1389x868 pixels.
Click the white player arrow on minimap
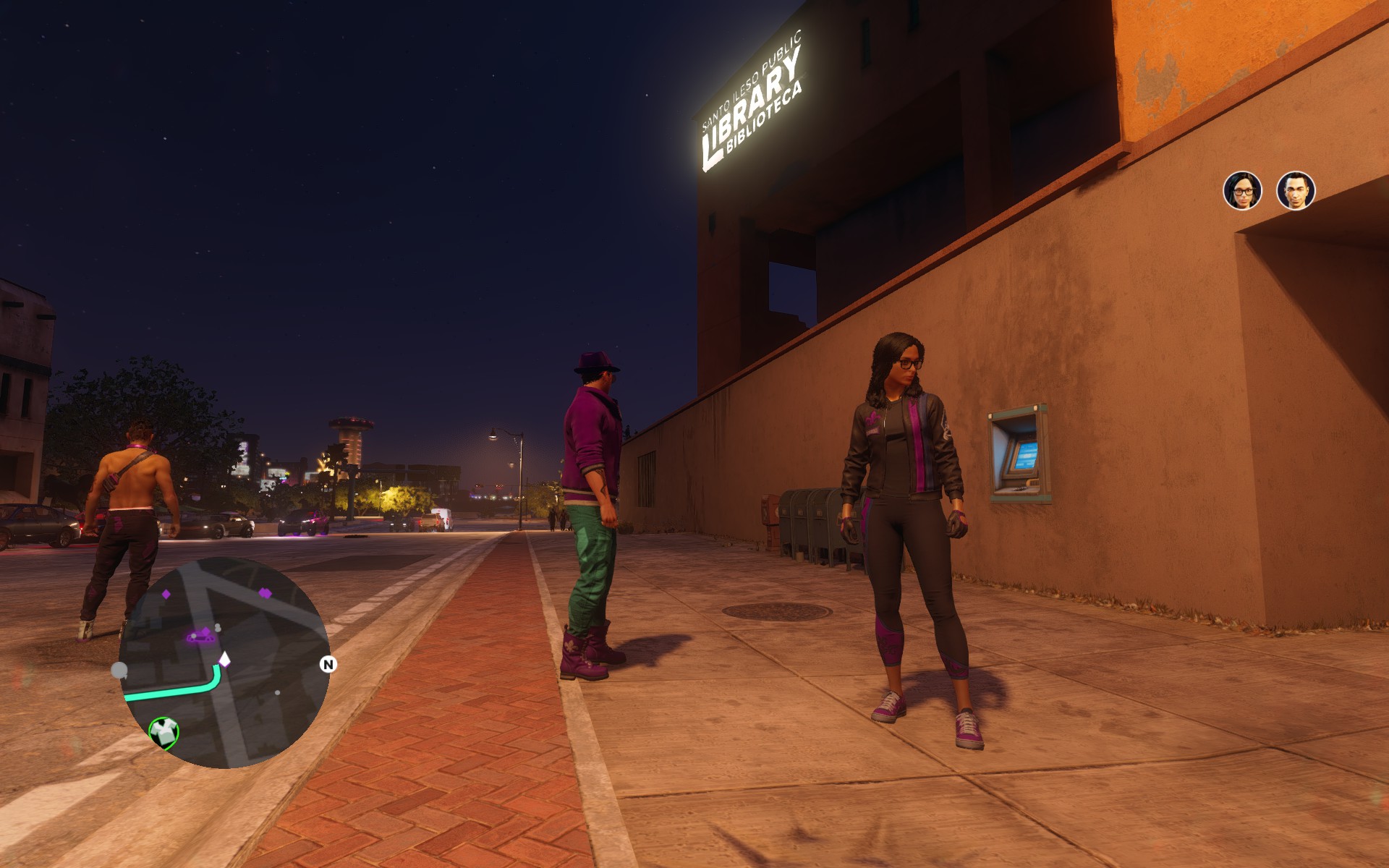pyautogui.click(x=224, y=659)
